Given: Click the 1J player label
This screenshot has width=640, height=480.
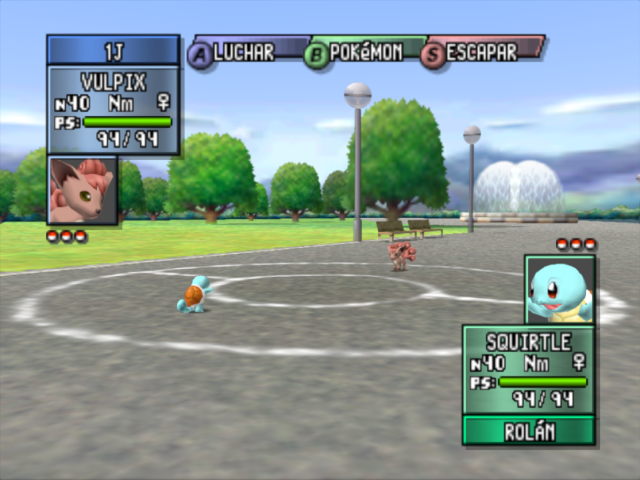Looking at the screenshot, I should coord(113,50).
